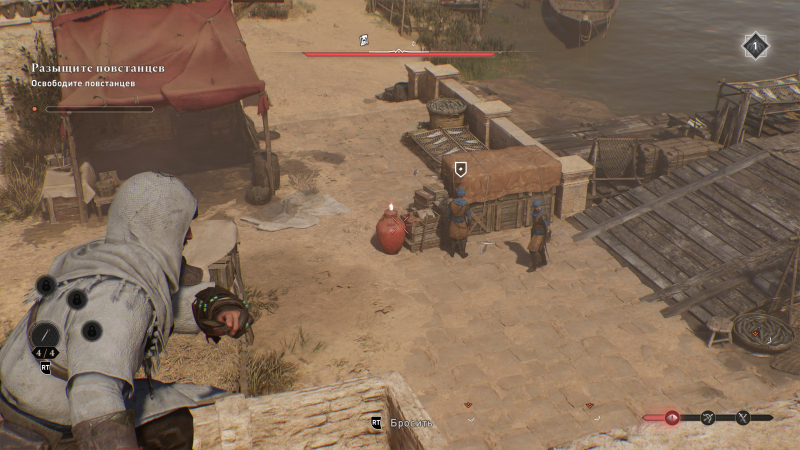Click the white compass marker icon

coord(364,40)
